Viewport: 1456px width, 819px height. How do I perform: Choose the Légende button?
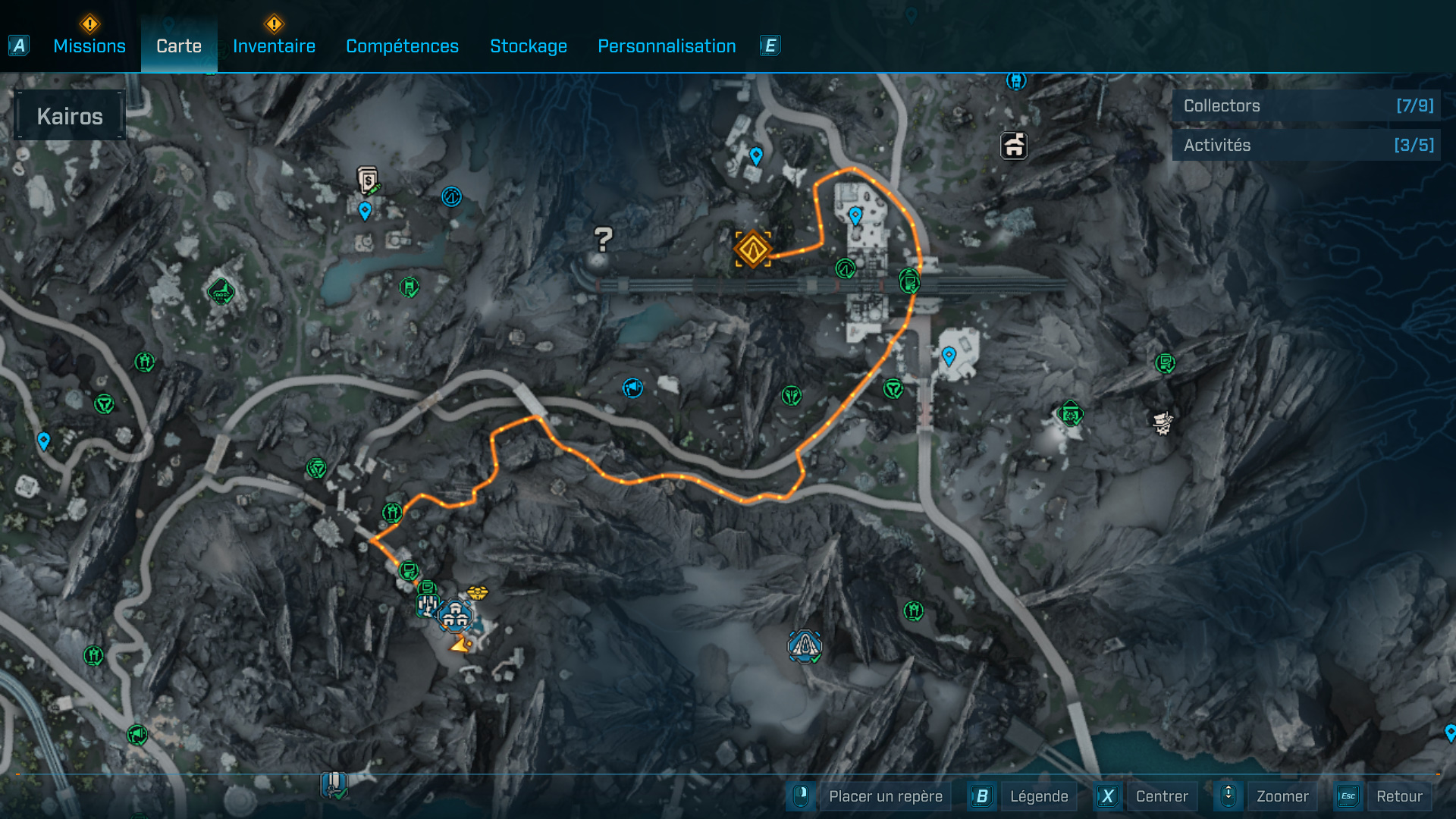pos(1038,796)
